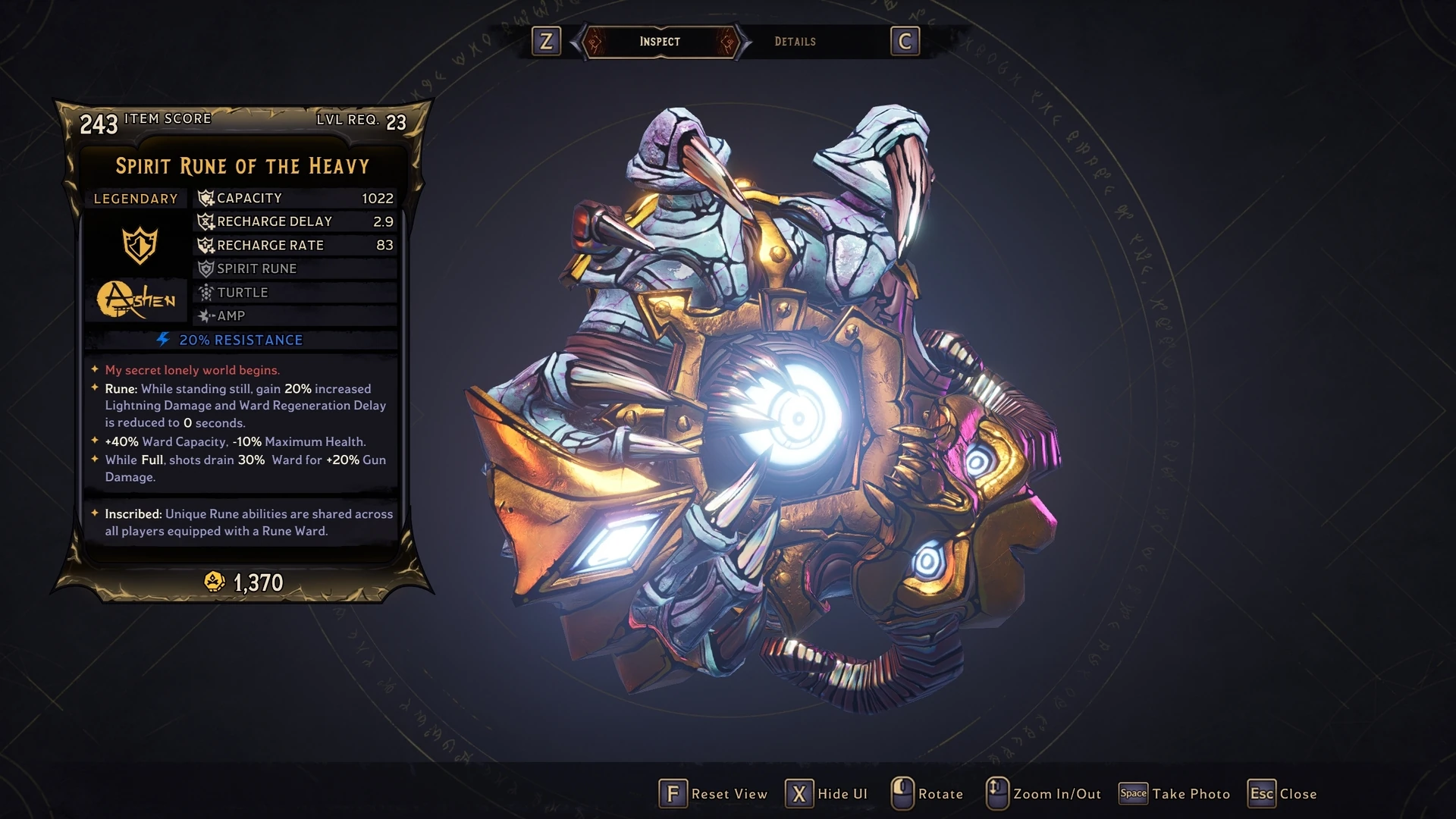Screen dimensions: 1456x819
Task: Select the Inspect tab
Action: [660, 42]
